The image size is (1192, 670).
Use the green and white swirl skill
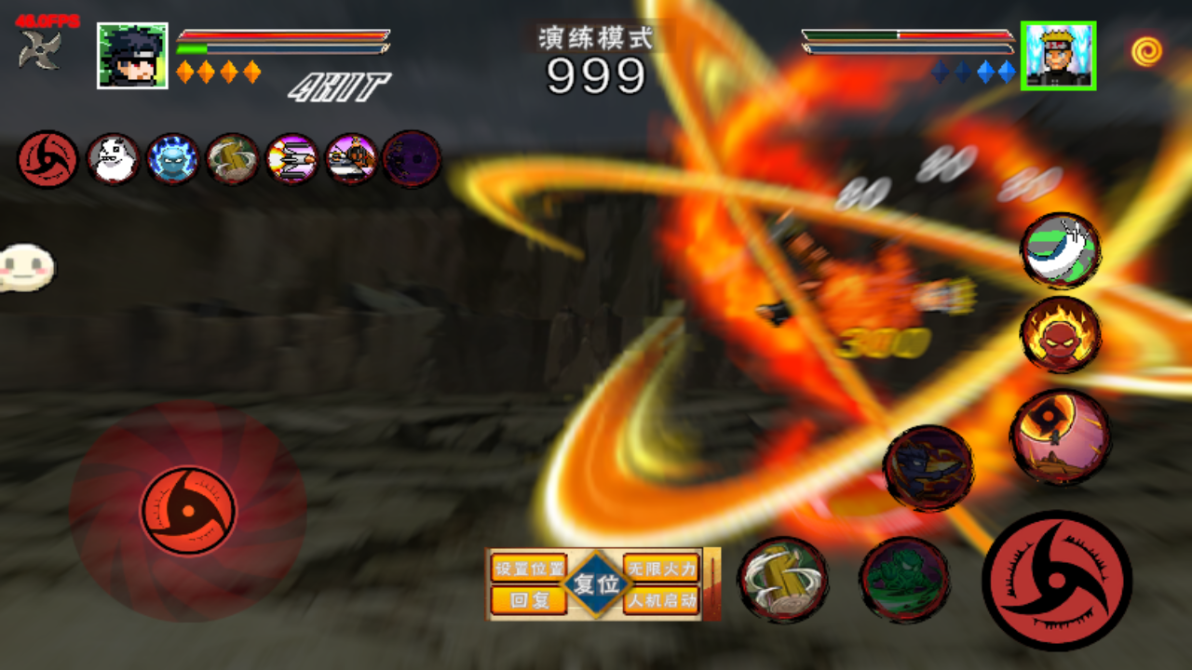coord(1060,251)
